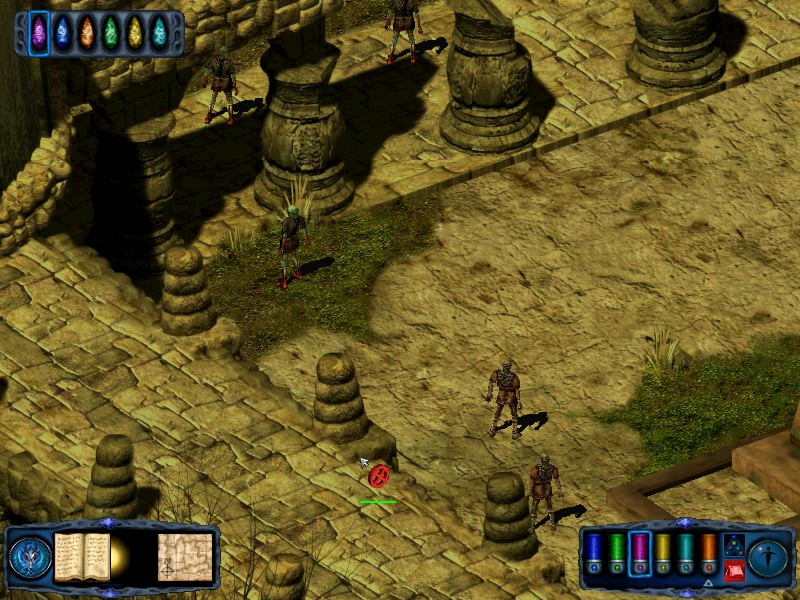Open the character figure orb
This screenshot has height=600, width=800.
(768, 557)
